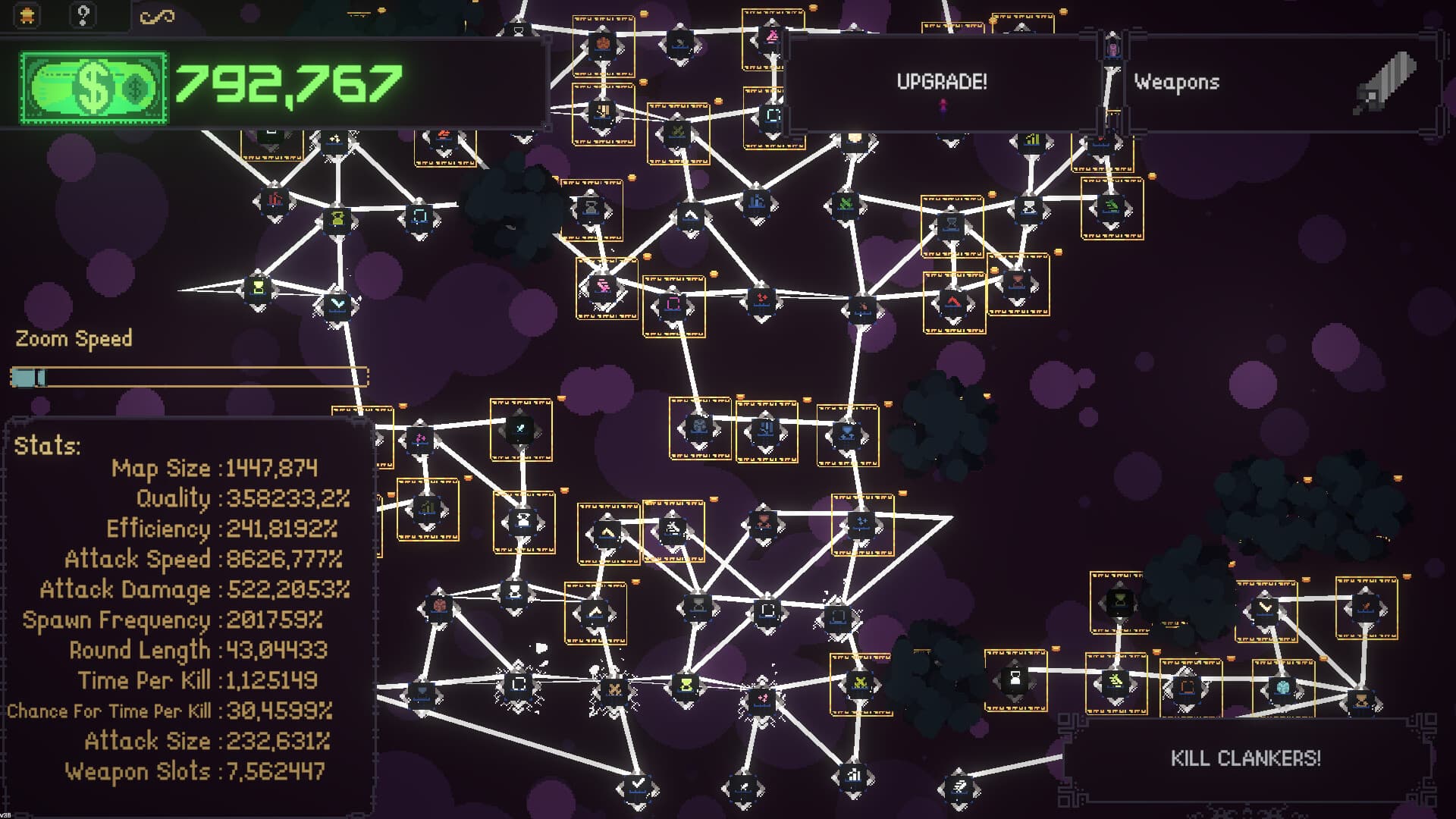The image size is (1456, 819).
Task: Select the gold infinity squiggle icon at the top
Action: [x=158, y=14]
